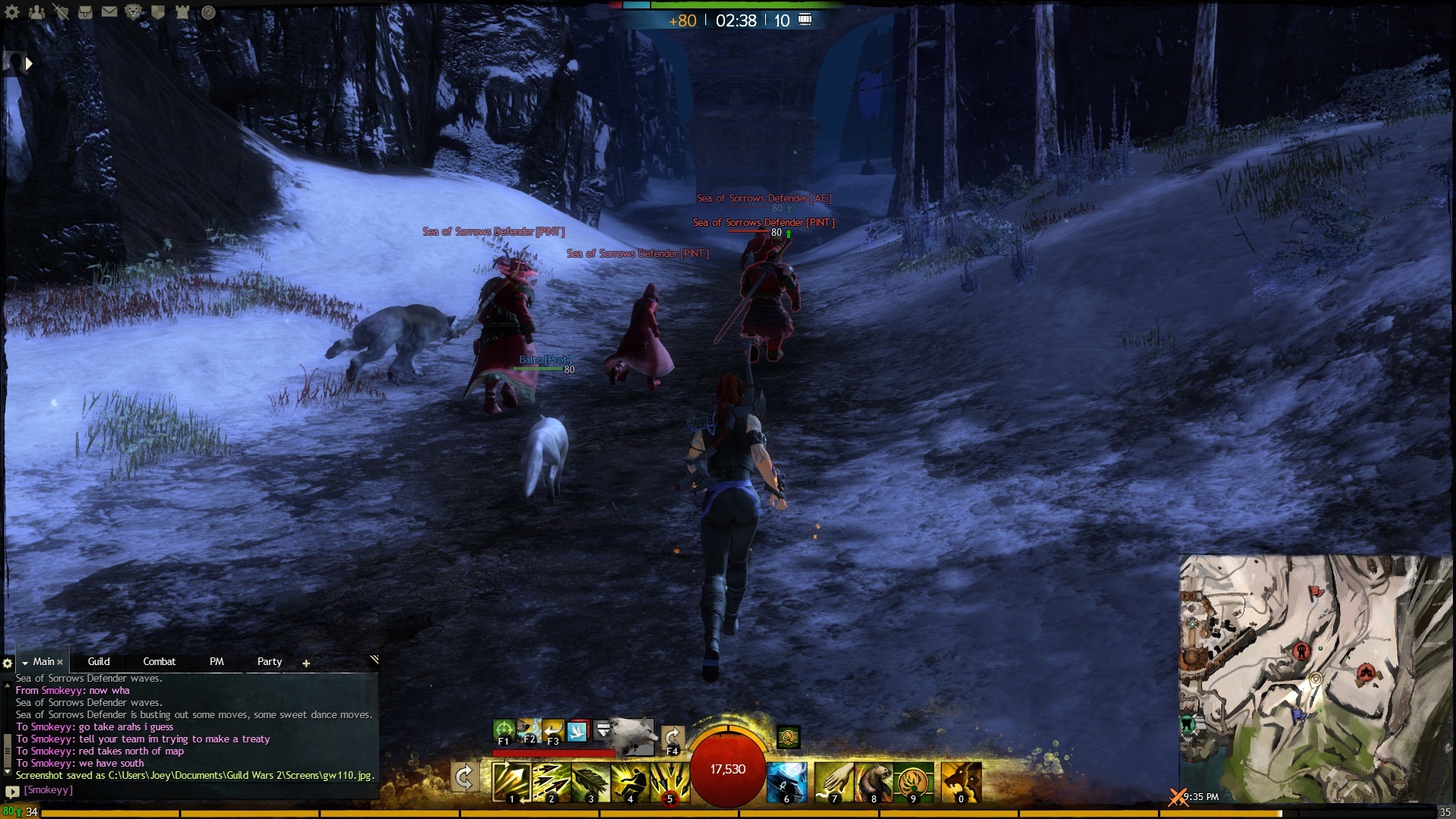Viewport: 1456px width, 819px height.
Task: Open the lion head trading post icon
Action: click(133, 12)
